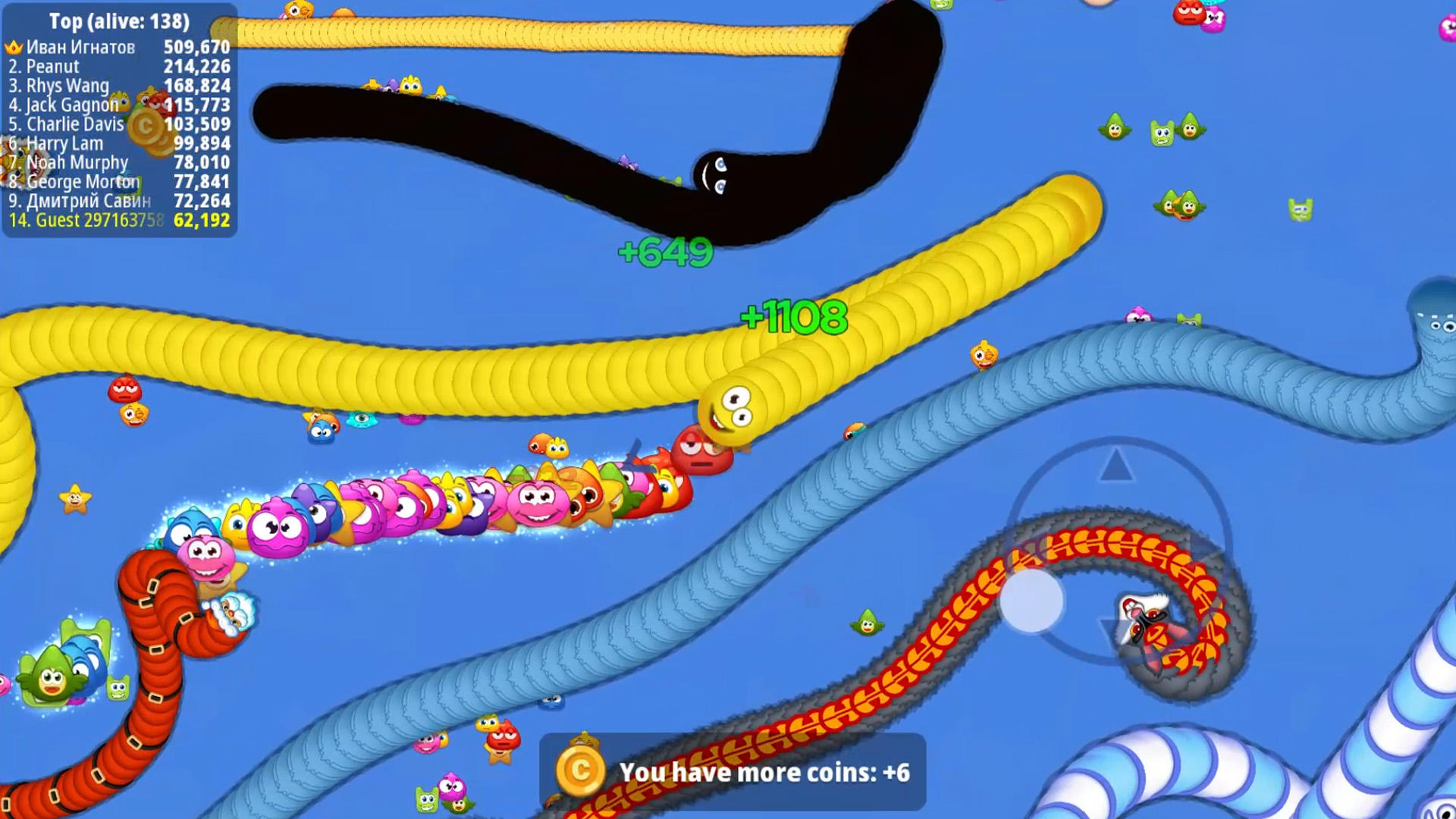The width and height of the screenshot is (1456, 819).
Task: Click the alive count 138 in the leaderboard title
Action: coord(166,22)
